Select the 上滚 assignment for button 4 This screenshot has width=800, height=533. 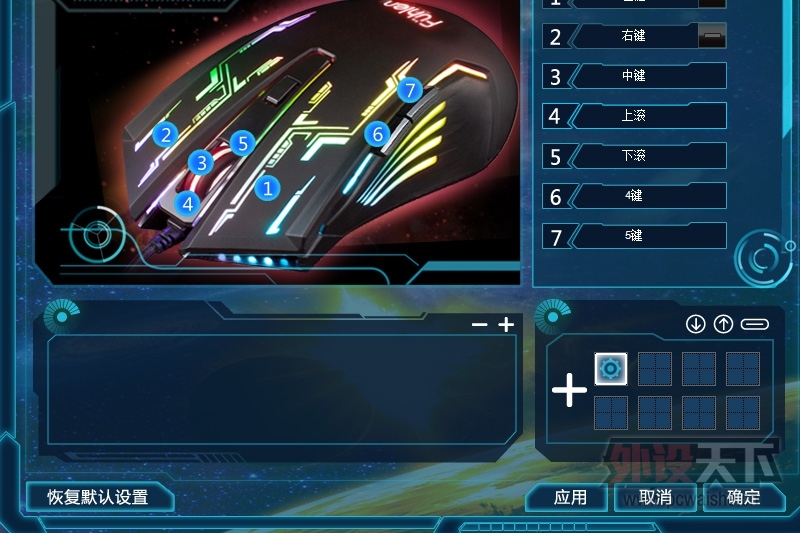point(634,116)
